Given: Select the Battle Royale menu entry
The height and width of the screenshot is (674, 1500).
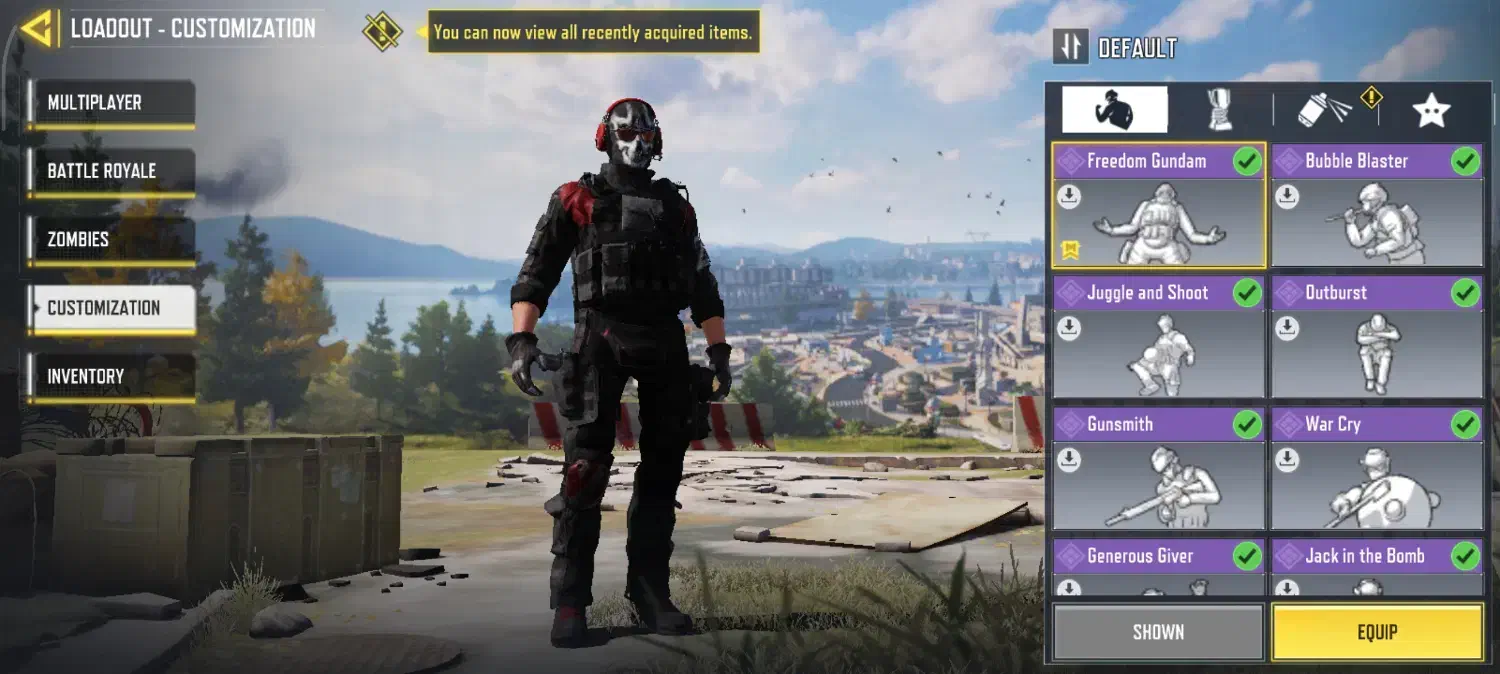Looking at the screenshot, I should (111, 171).
